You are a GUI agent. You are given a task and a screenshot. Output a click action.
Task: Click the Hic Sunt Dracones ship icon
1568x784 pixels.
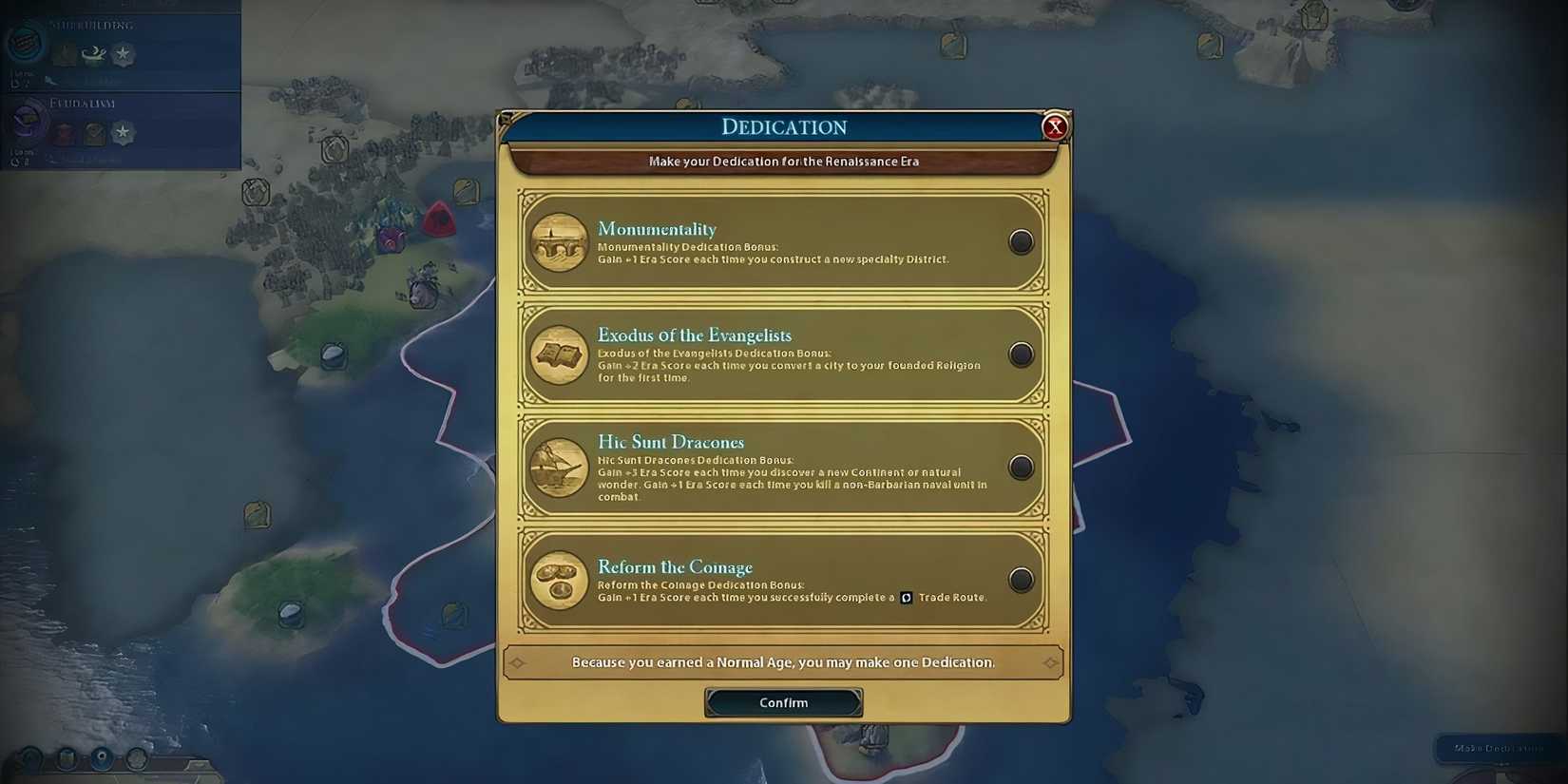point(559,467)
